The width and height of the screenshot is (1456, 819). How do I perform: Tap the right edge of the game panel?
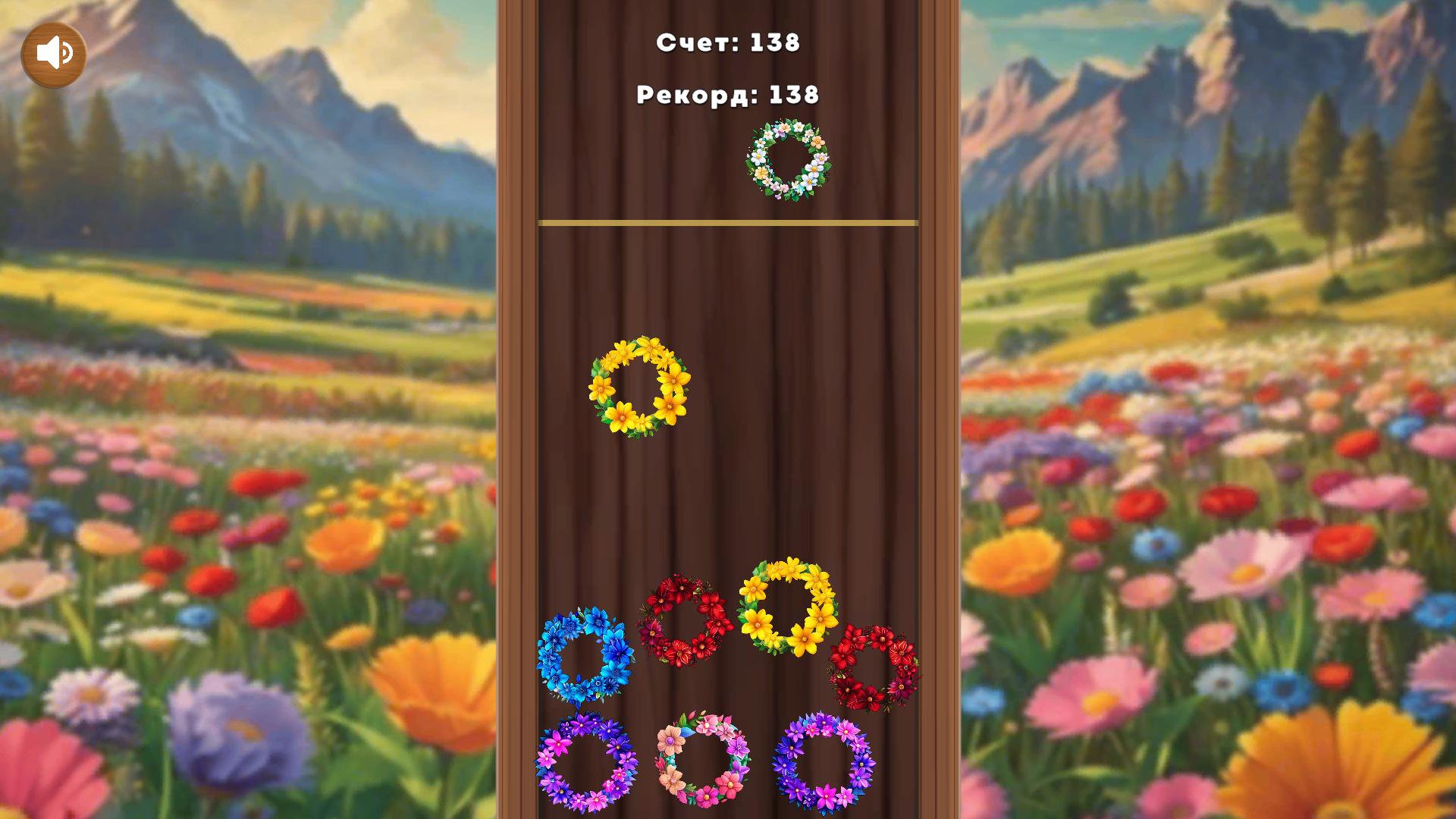point(937,409)
